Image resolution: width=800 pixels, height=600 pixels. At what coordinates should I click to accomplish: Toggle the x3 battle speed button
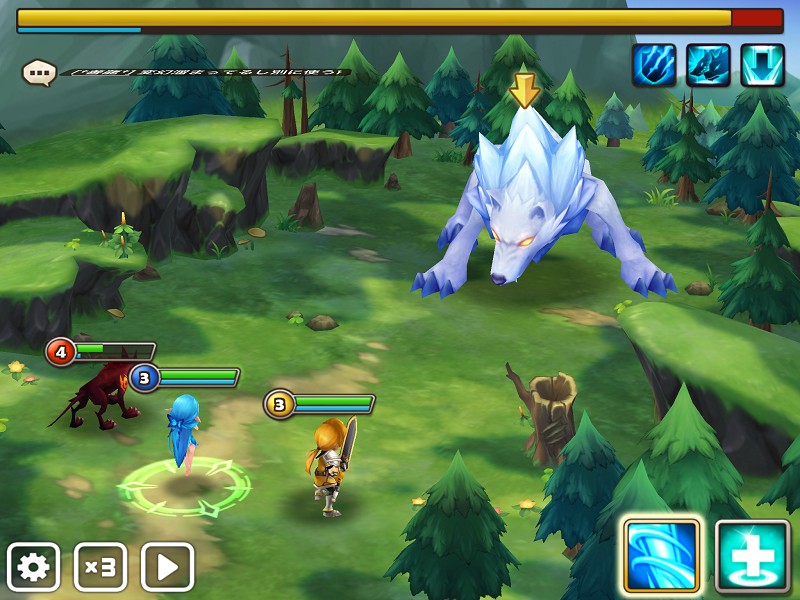(100, 567)
